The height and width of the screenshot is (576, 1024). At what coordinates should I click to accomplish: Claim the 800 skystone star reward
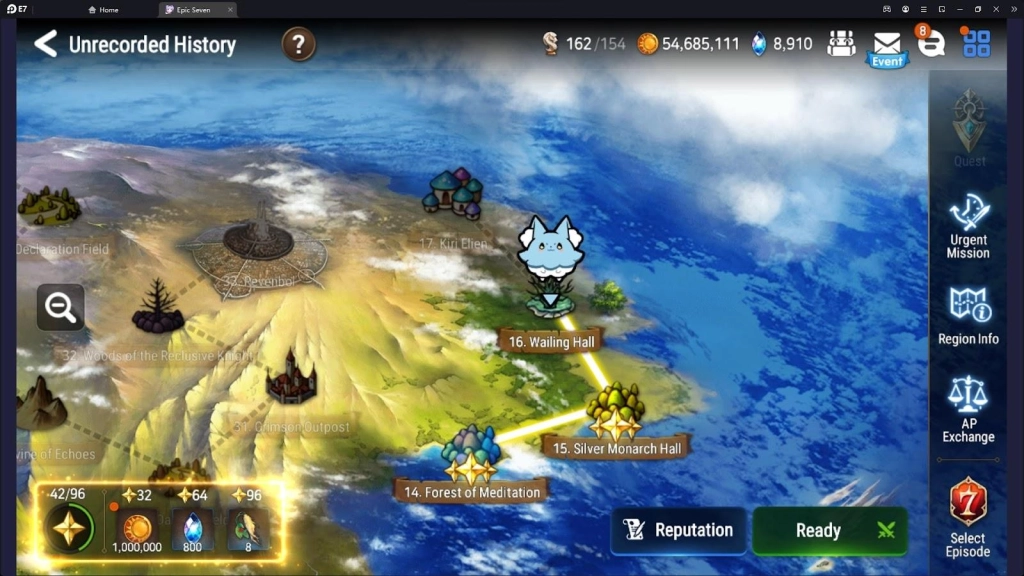(192, 527)
